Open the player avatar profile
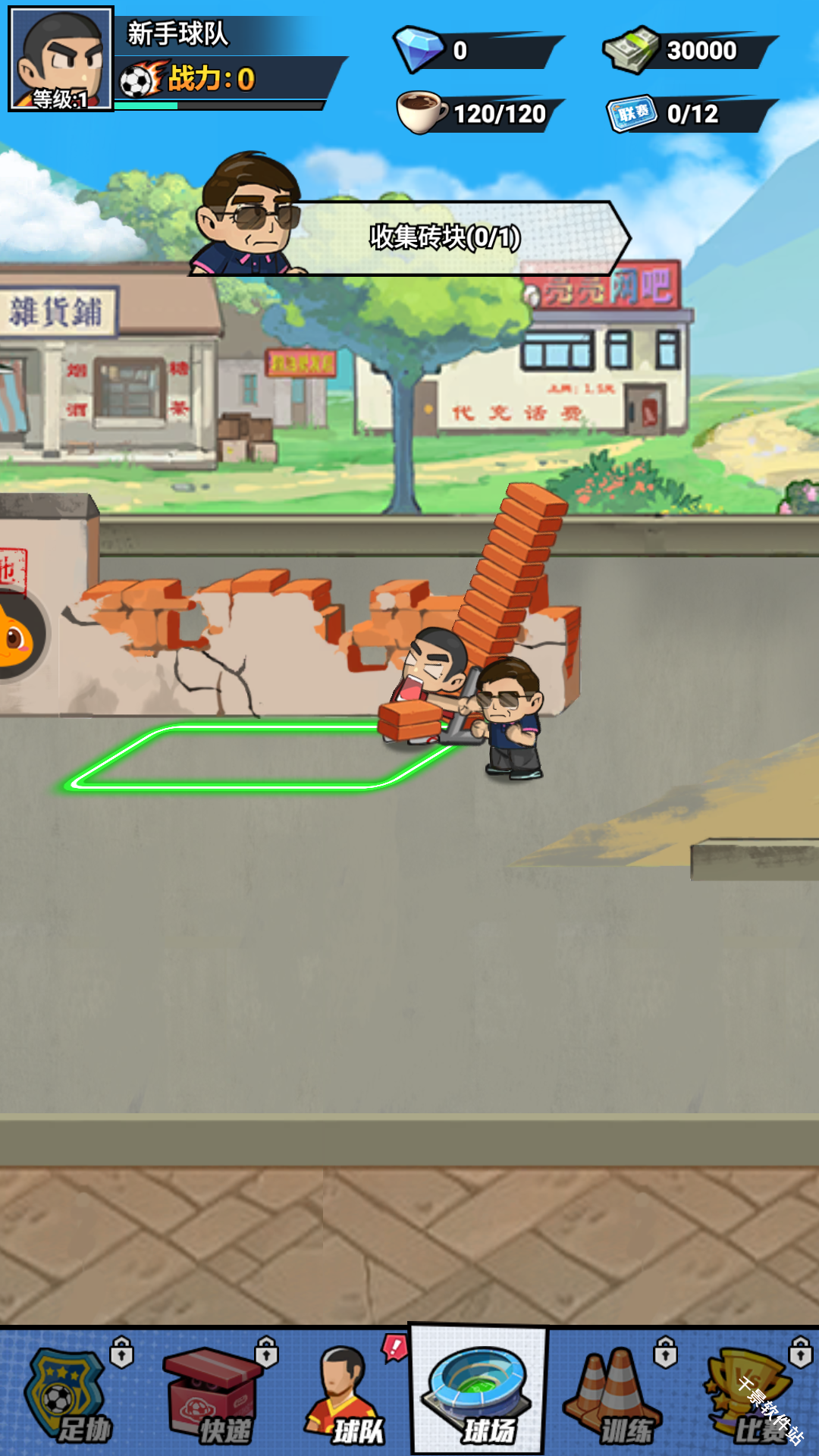This screenshot has width=819, height=1456. tap(61, 59)
